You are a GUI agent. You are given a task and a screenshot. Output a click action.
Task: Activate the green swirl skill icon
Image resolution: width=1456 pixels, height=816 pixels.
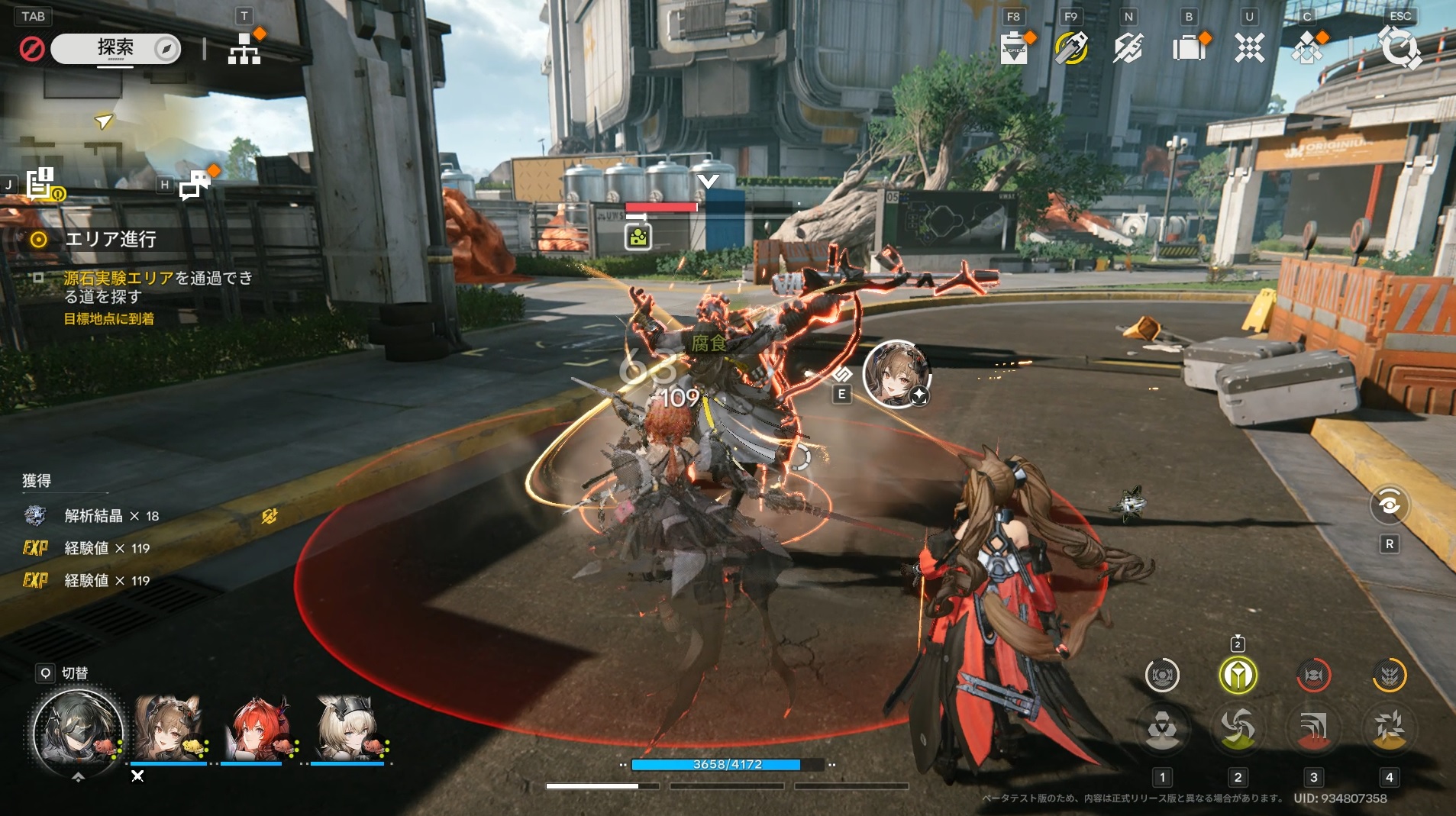point(1238,729)
